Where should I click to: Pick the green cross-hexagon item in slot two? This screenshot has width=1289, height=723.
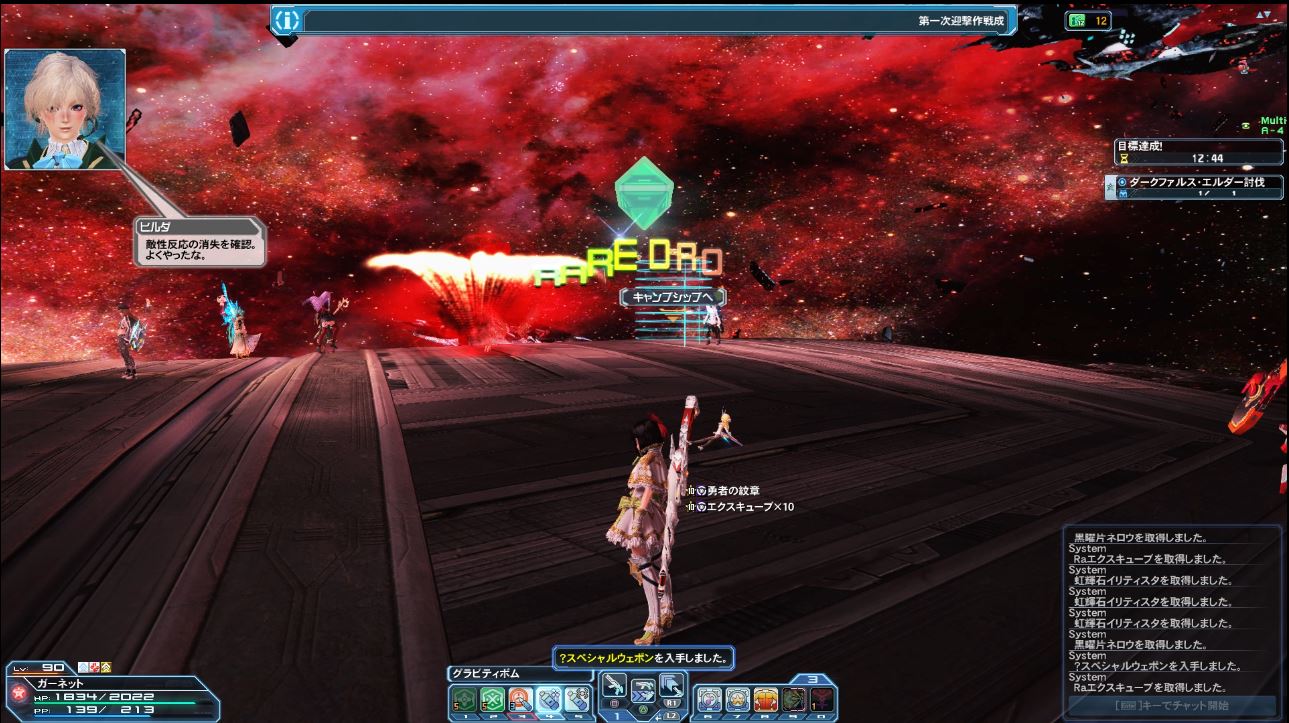[x=492, y=699]
